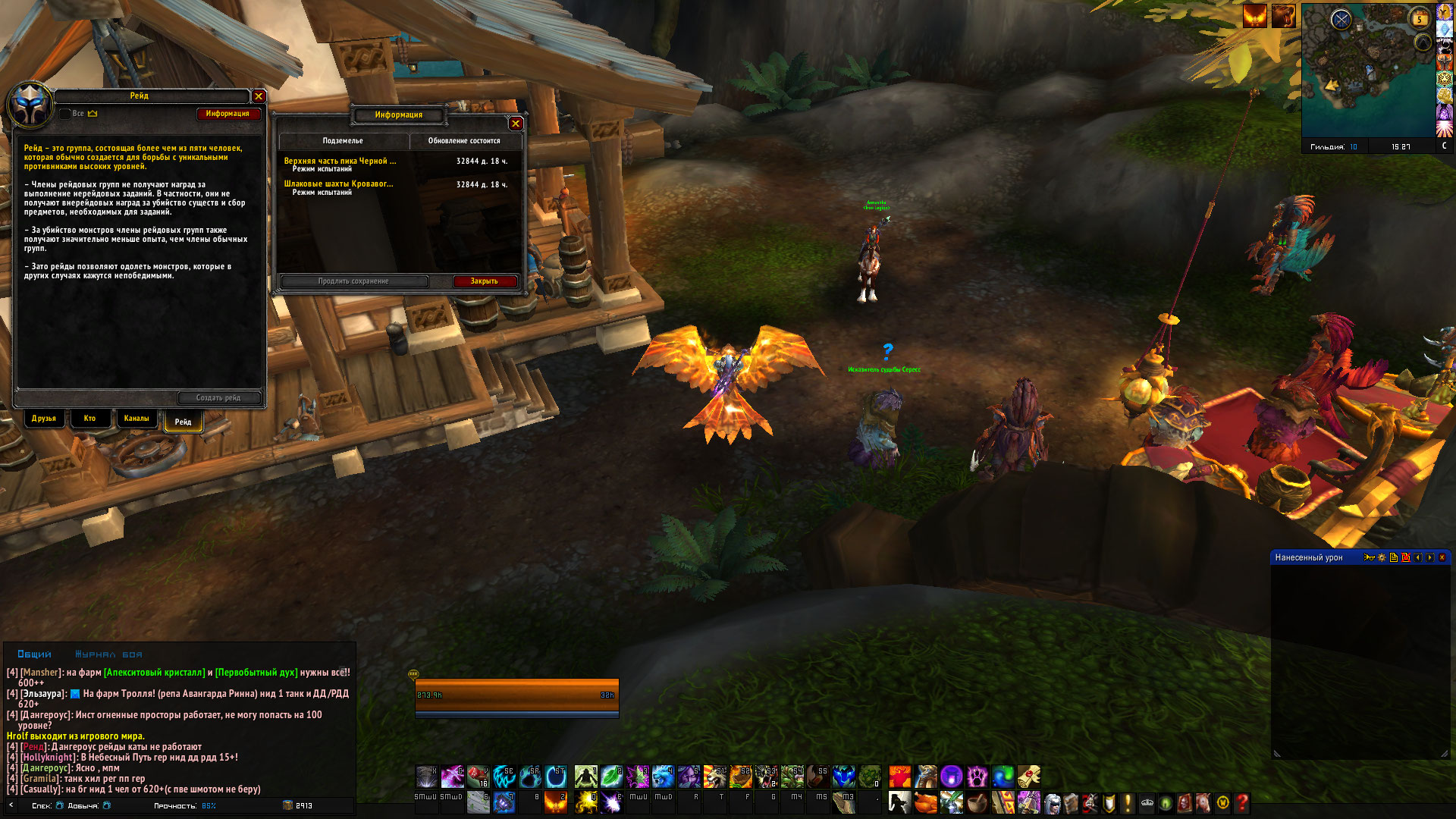Click the Закрыть button
Viewport: 1456px width, 819px height.
[x=484, y=281]
